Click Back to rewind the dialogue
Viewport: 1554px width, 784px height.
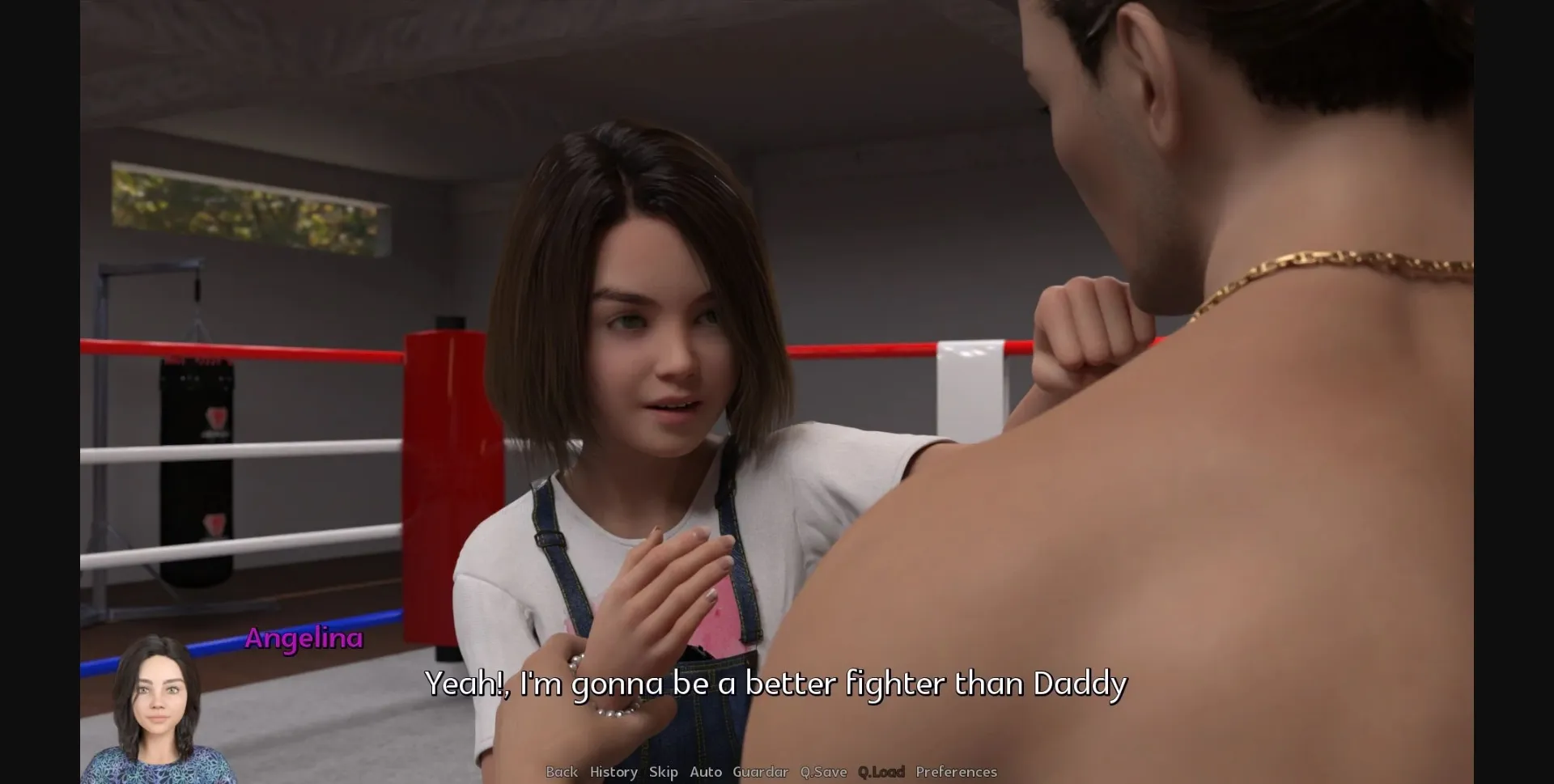tap(561, 772)
